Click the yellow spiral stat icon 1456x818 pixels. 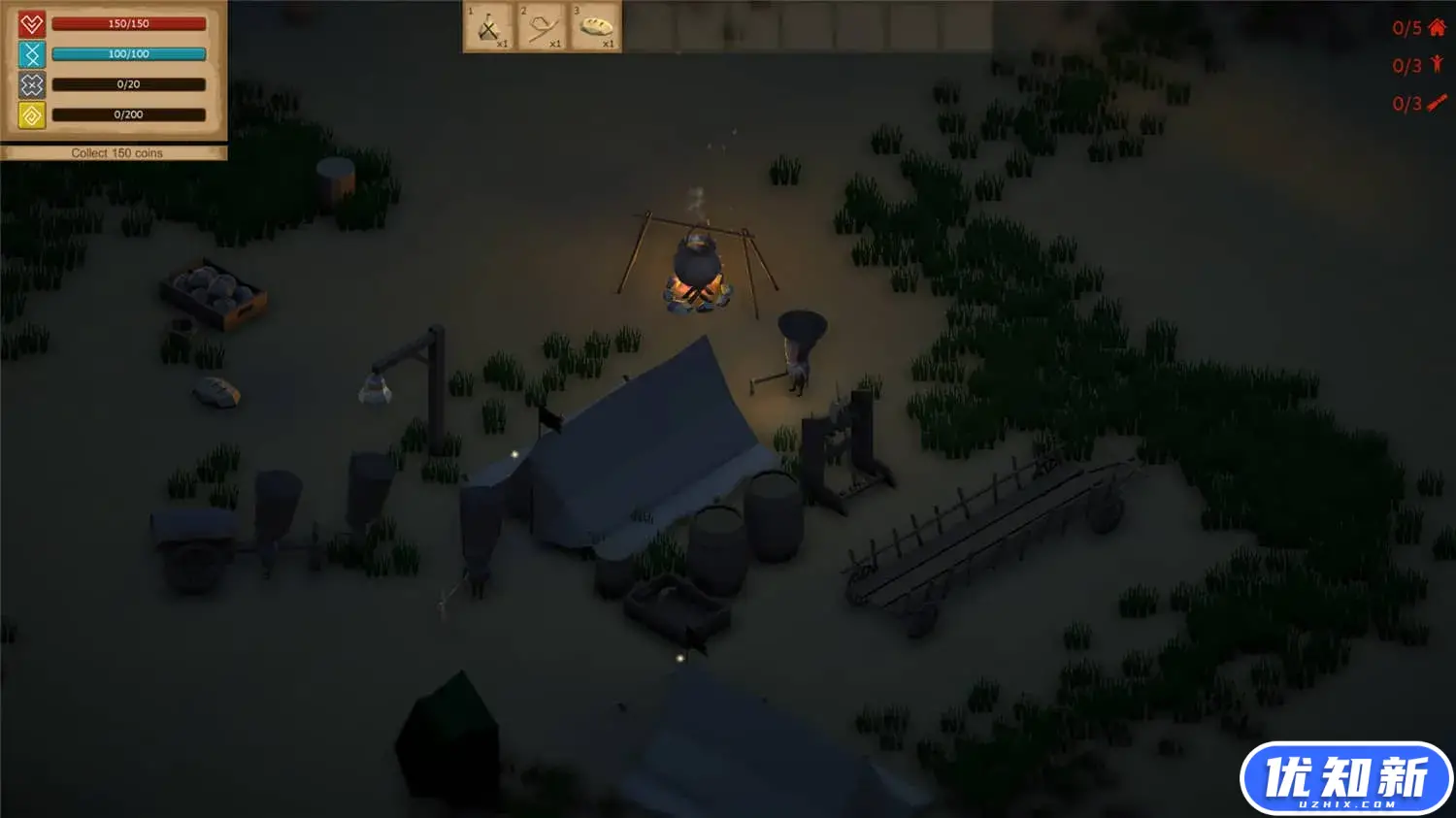tap(31, 115)
